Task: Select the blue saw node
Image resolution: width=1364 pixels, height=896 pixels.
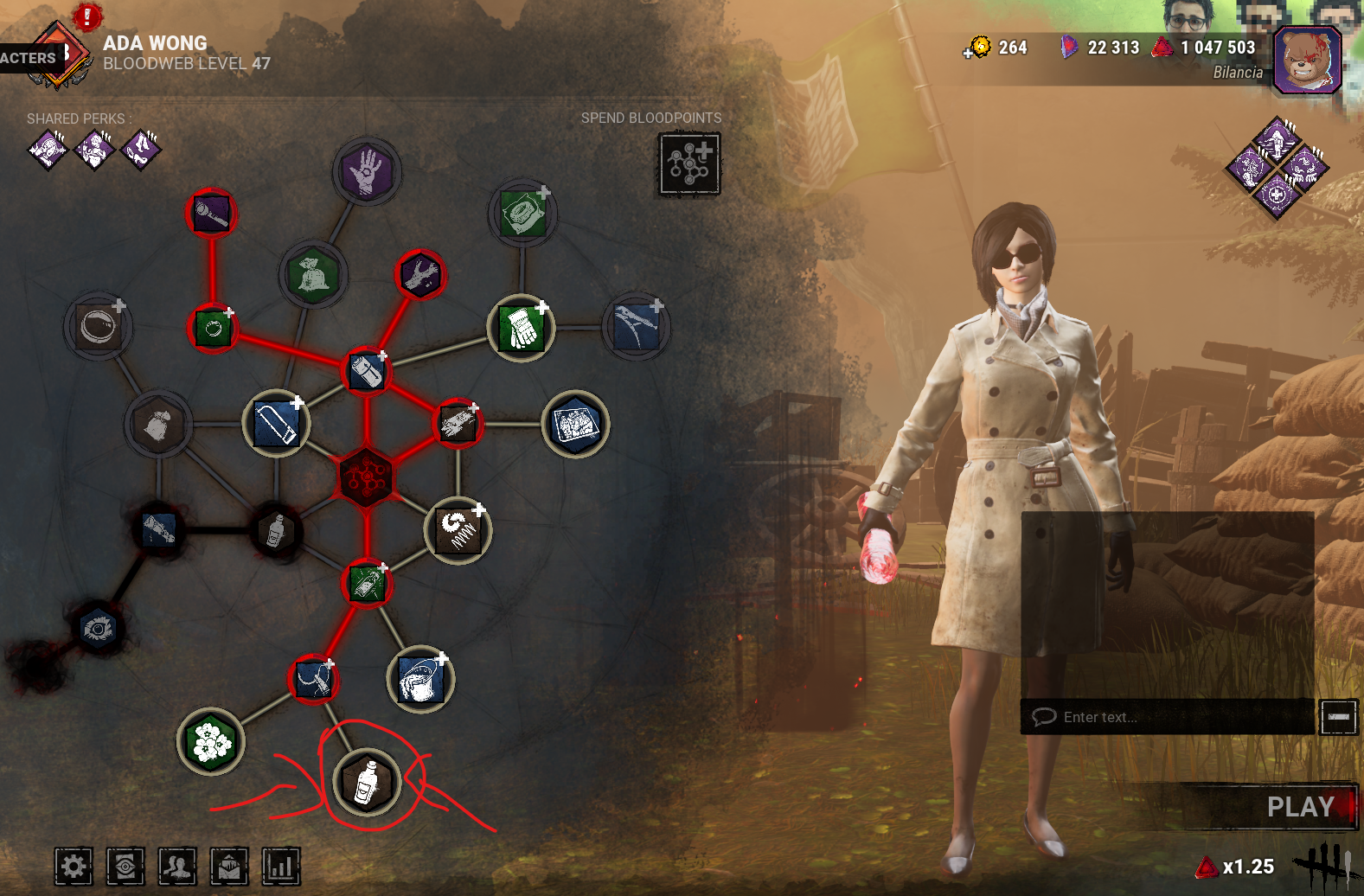Action: point(277,423)
